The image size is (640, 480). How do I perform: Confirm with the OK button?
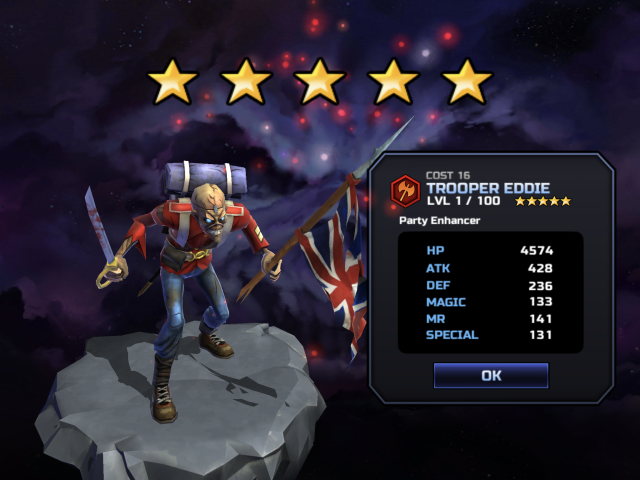coord(490,376)
